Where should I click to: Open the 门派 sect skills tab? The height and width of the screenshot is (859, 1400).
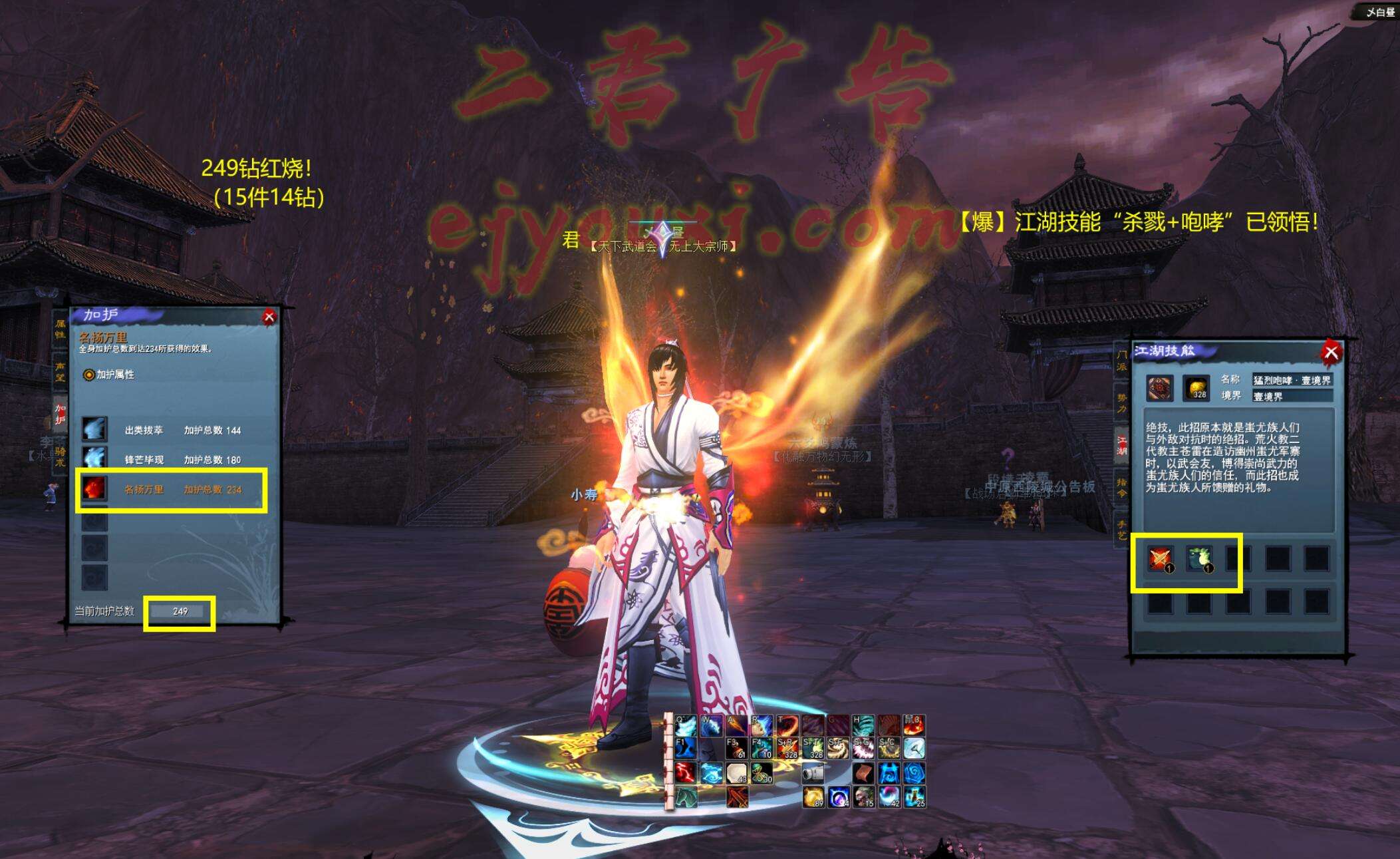click(x=1121, y=361)
